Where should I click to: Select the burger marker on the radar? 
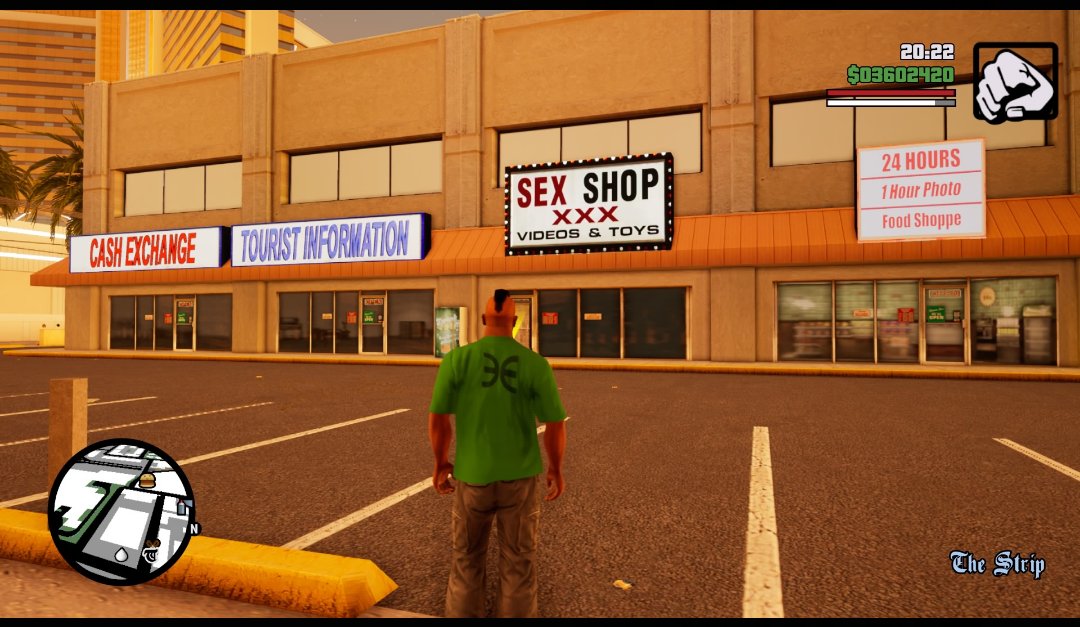coord(147,481)
